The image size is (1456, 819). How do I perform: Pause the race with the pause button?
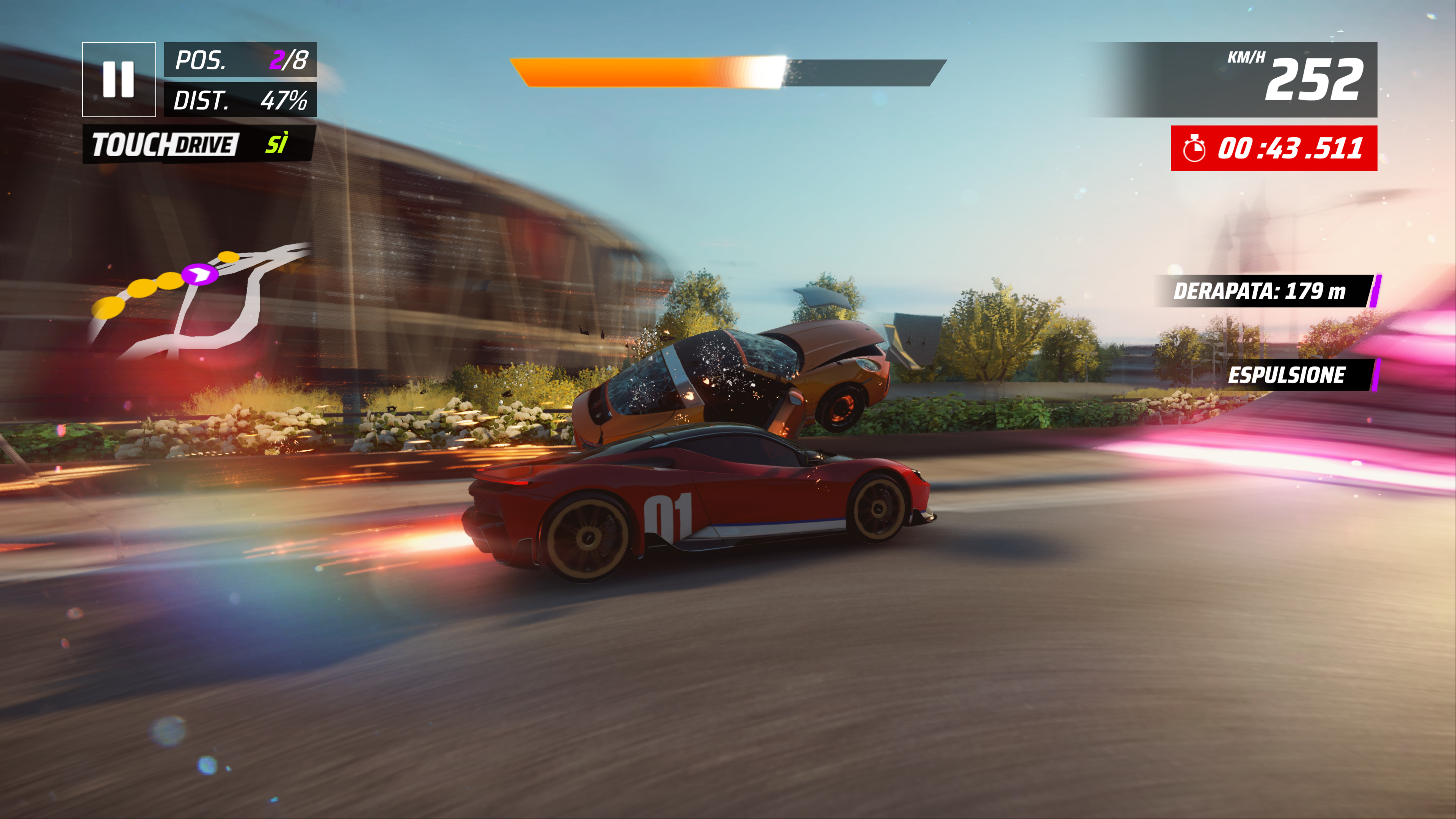point(119,79)
